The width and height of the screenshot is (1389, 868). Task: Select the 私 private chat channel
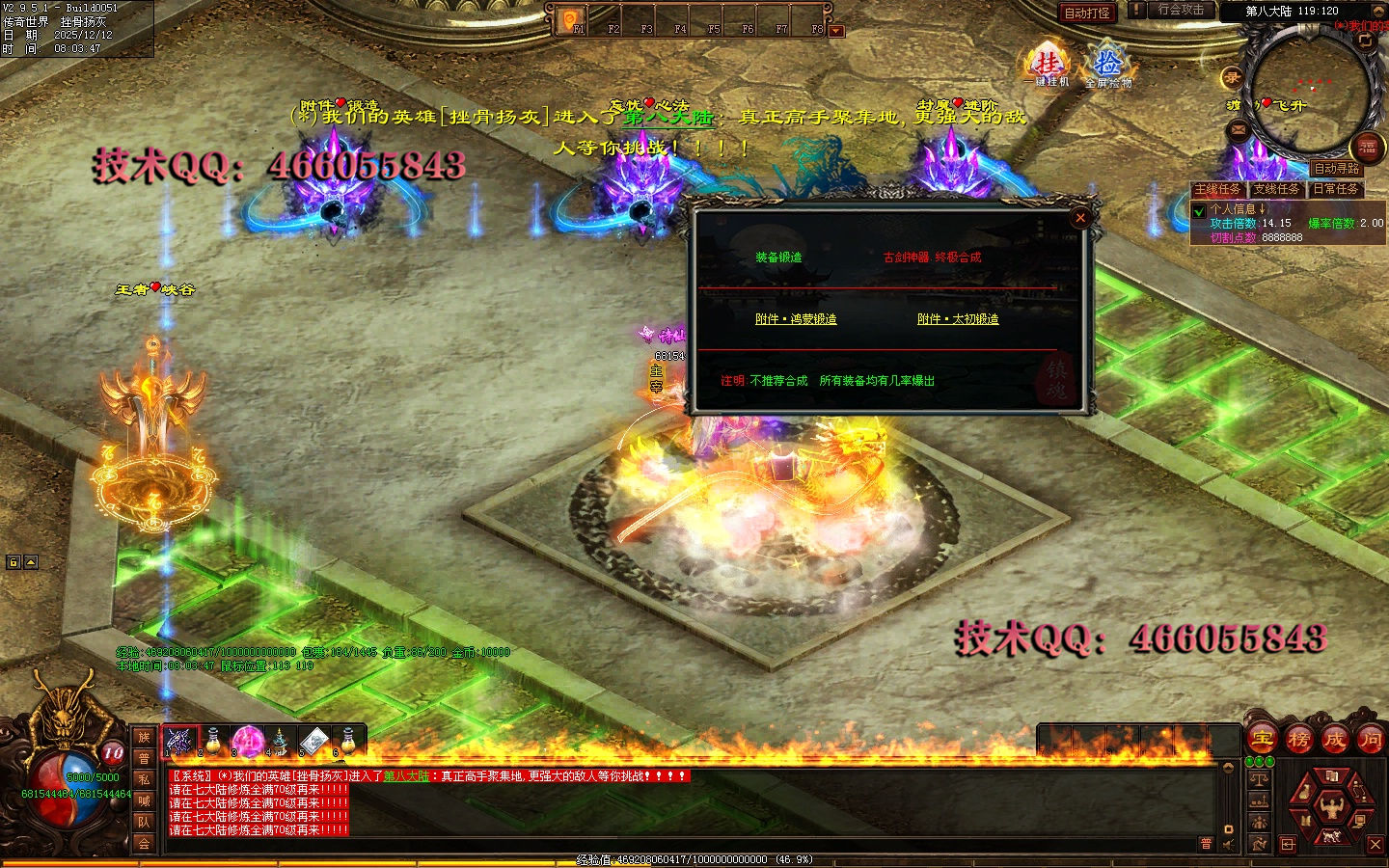coord(144,779)
